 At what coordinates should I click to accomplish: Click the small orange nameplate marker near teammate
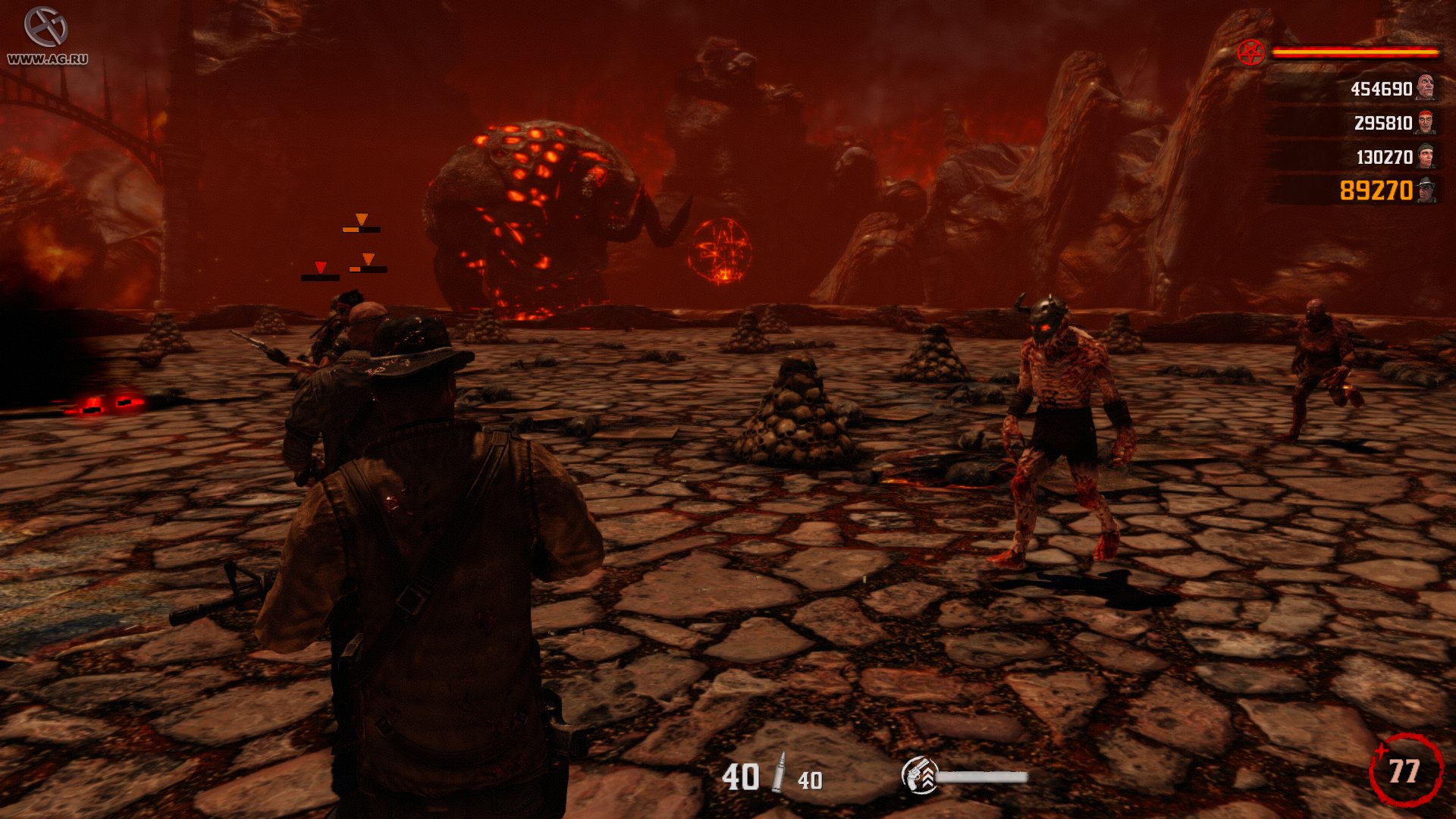point(368,259)
